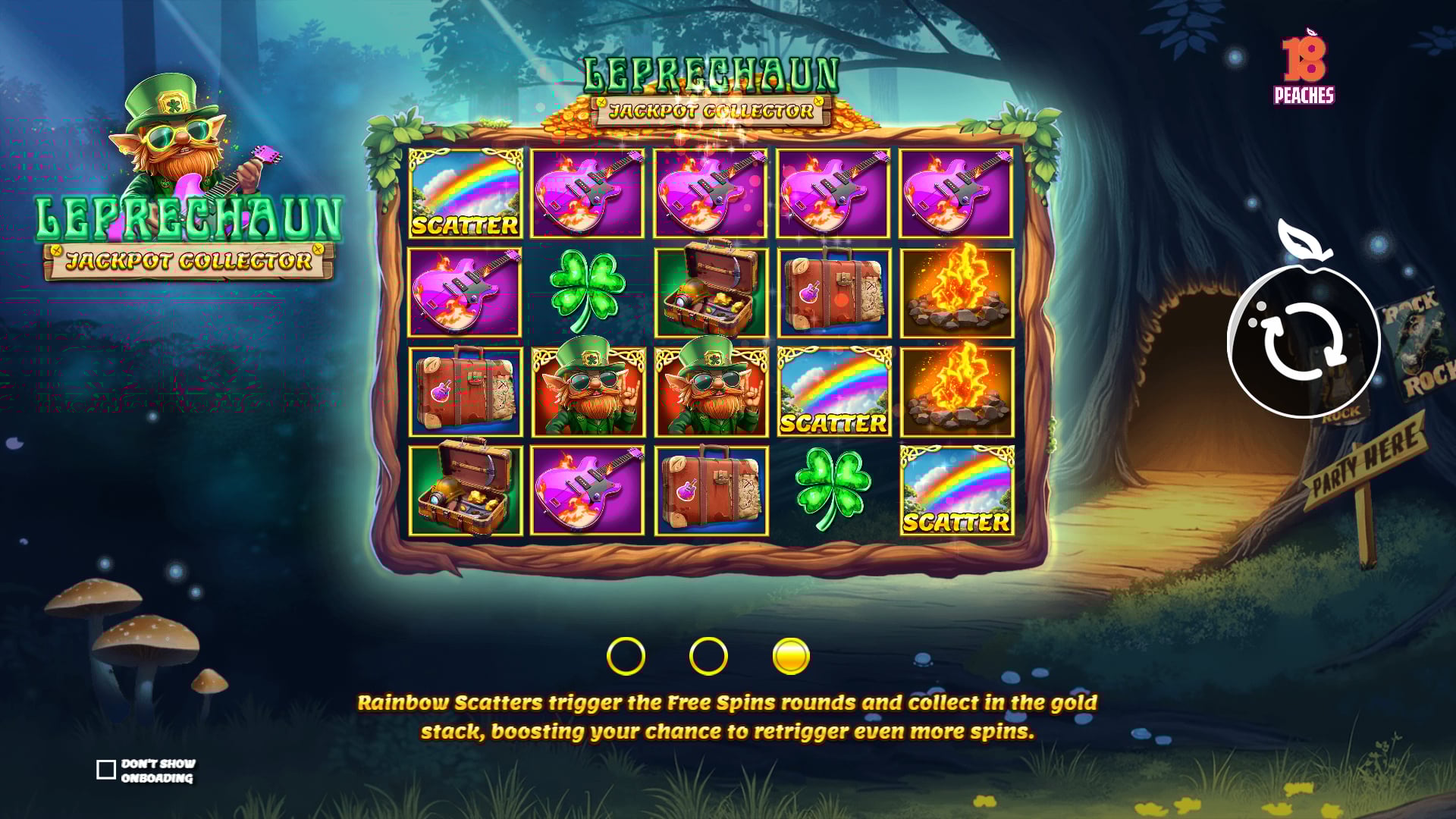Switch to the second onboarding slide dot
This screenshot has width=1456, height=819.
tap(708, 656)
